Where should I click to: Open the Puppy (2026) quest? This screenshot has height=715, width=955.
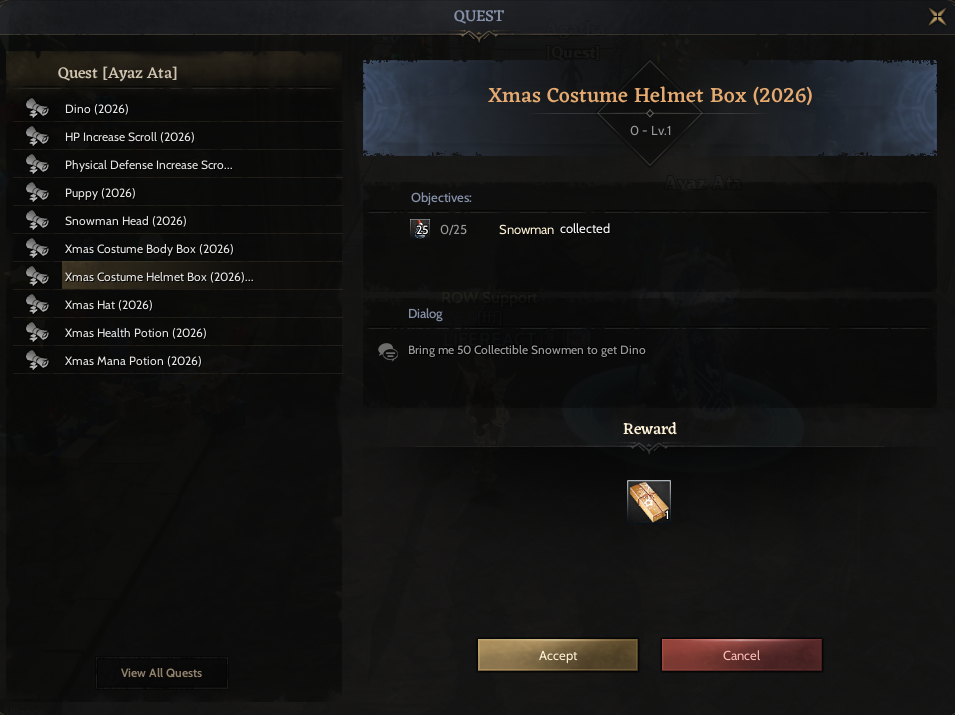pyautogui.click(x=100, y=193)
